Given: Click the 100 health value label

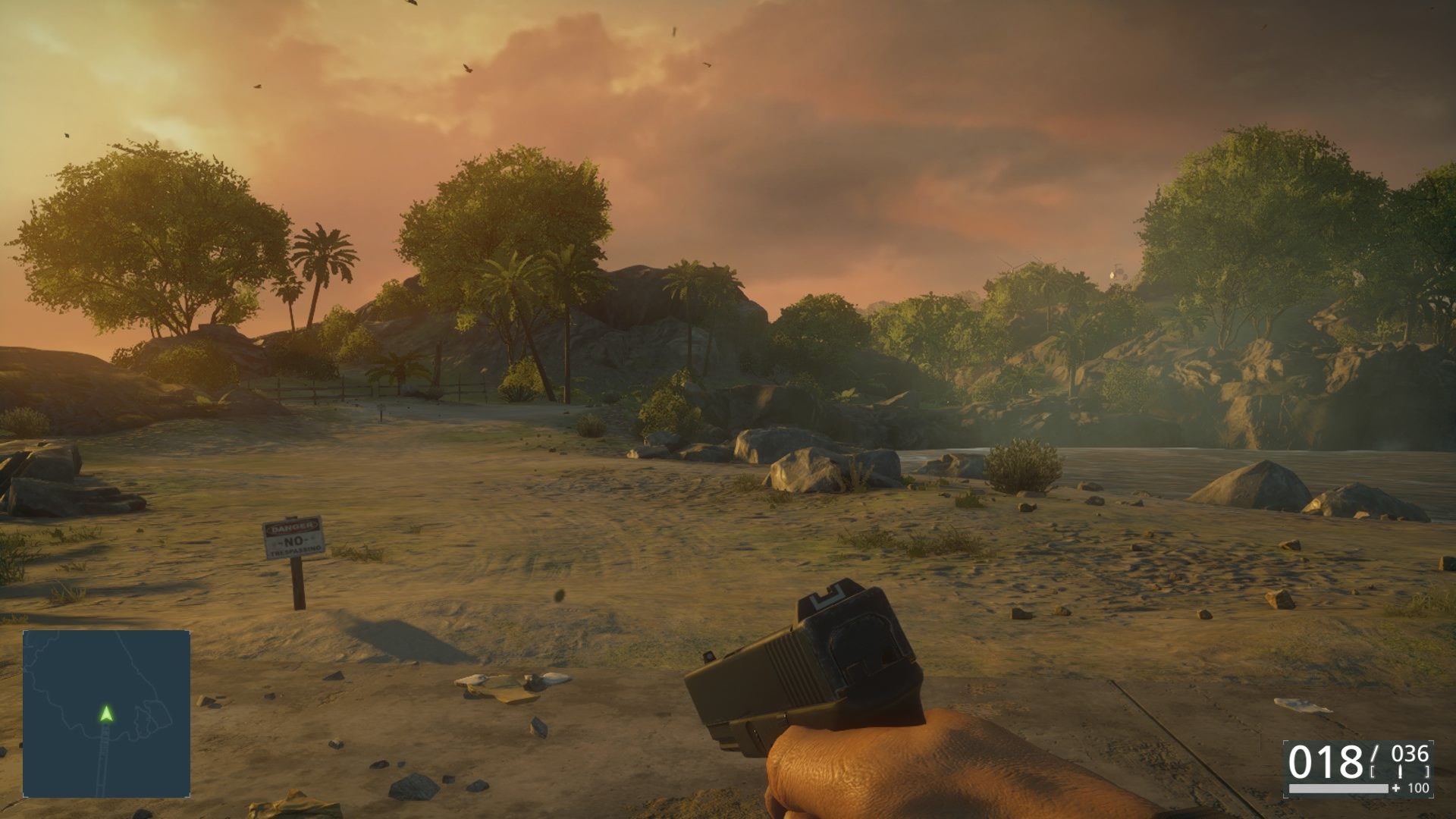Looking at the screenshot, I should tap(1419, 789).
